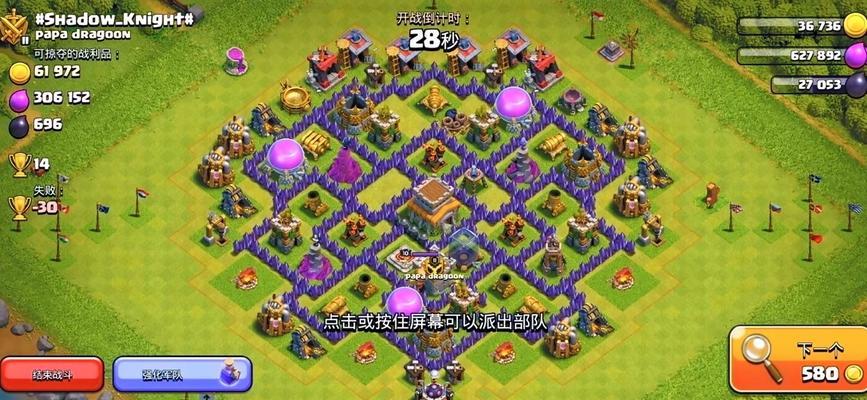Screen dimensions: 867x400
Task: End the battle with the red 结束战斗 button
Action: pos(52,375)
